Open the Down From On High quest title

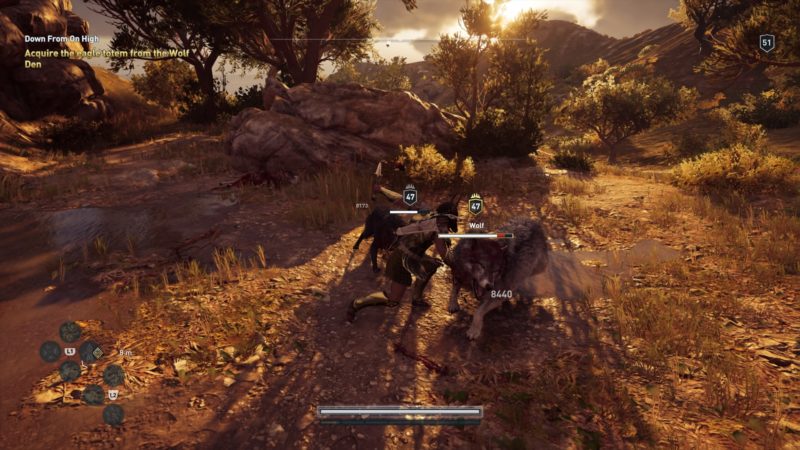coord(64,39)
